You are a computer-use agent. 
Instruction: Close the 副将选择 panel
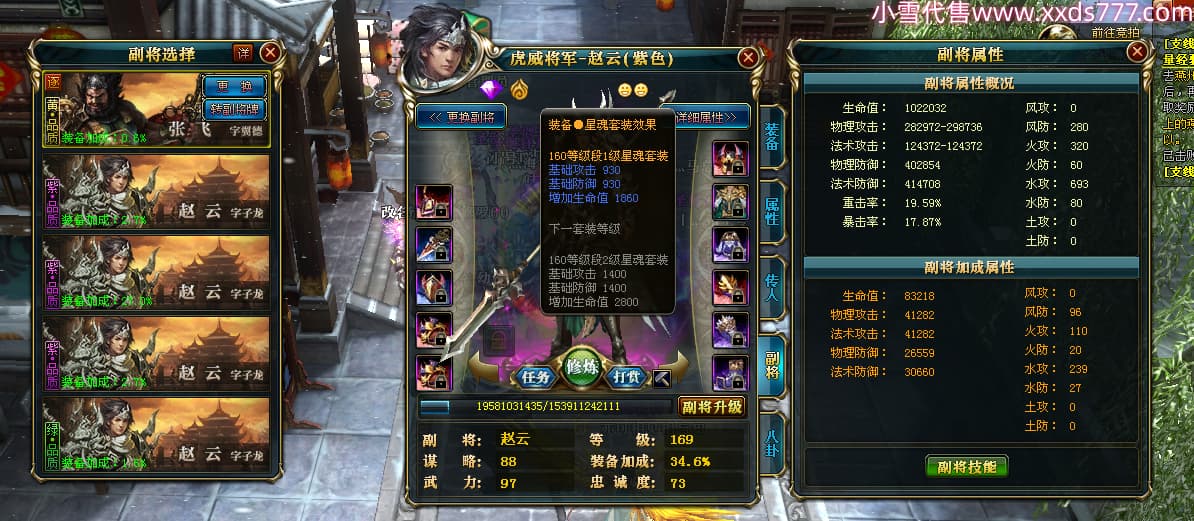pyautogui.click(x=270, y=53)
